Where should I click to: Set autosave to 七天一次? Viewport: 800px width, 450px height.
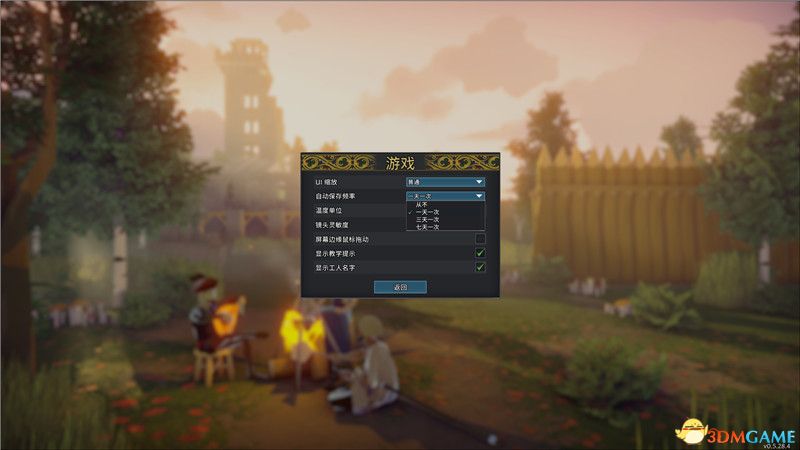tap(422, 227)
